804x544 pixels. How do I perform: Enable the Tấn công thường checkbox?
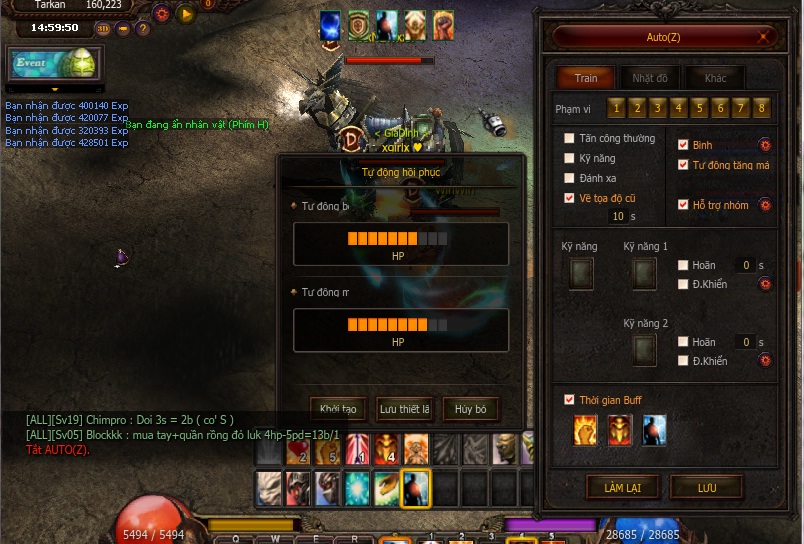(570, 139)
